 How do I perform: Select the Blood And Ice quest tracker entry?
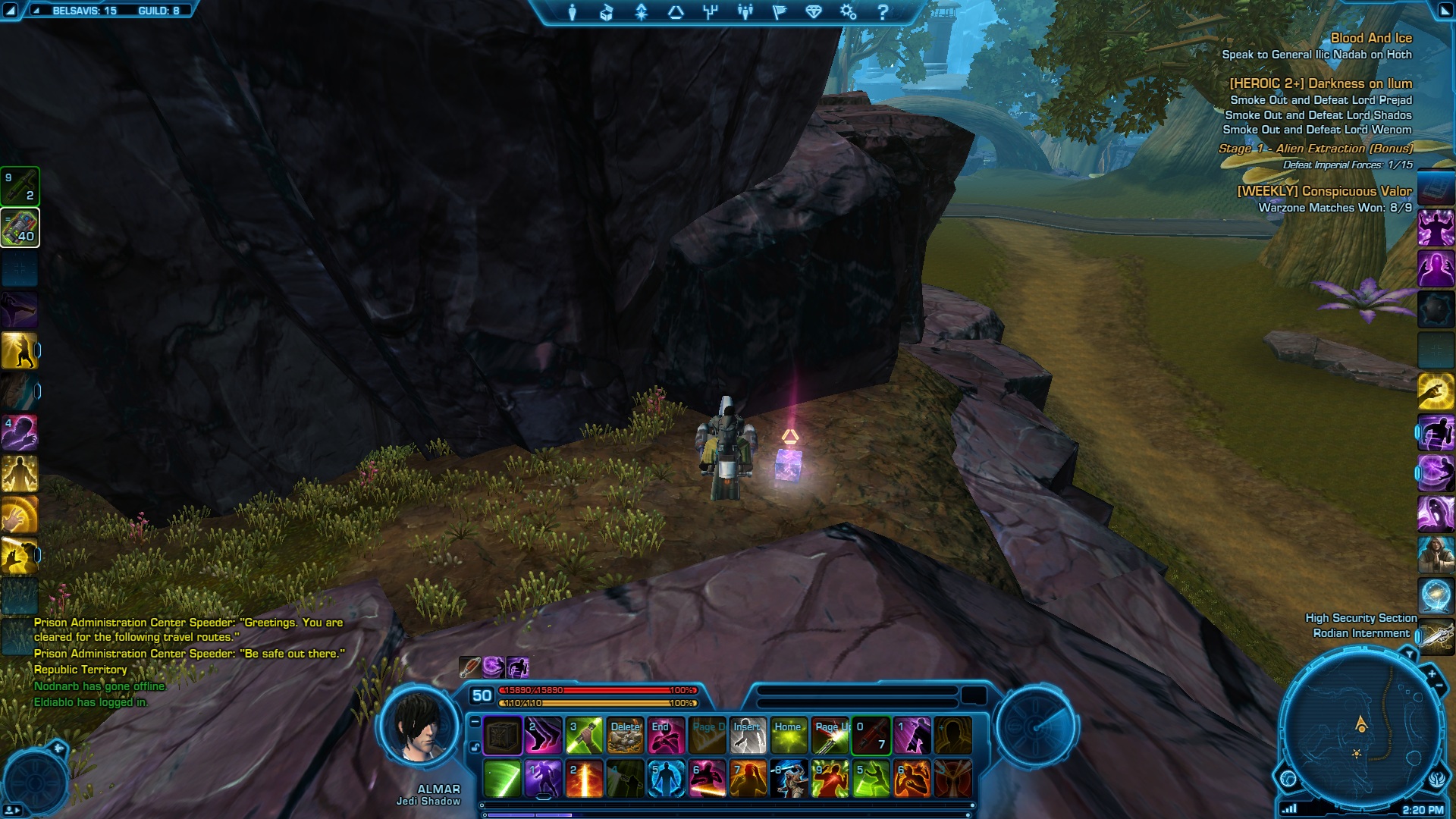(x=1370, y=38)
